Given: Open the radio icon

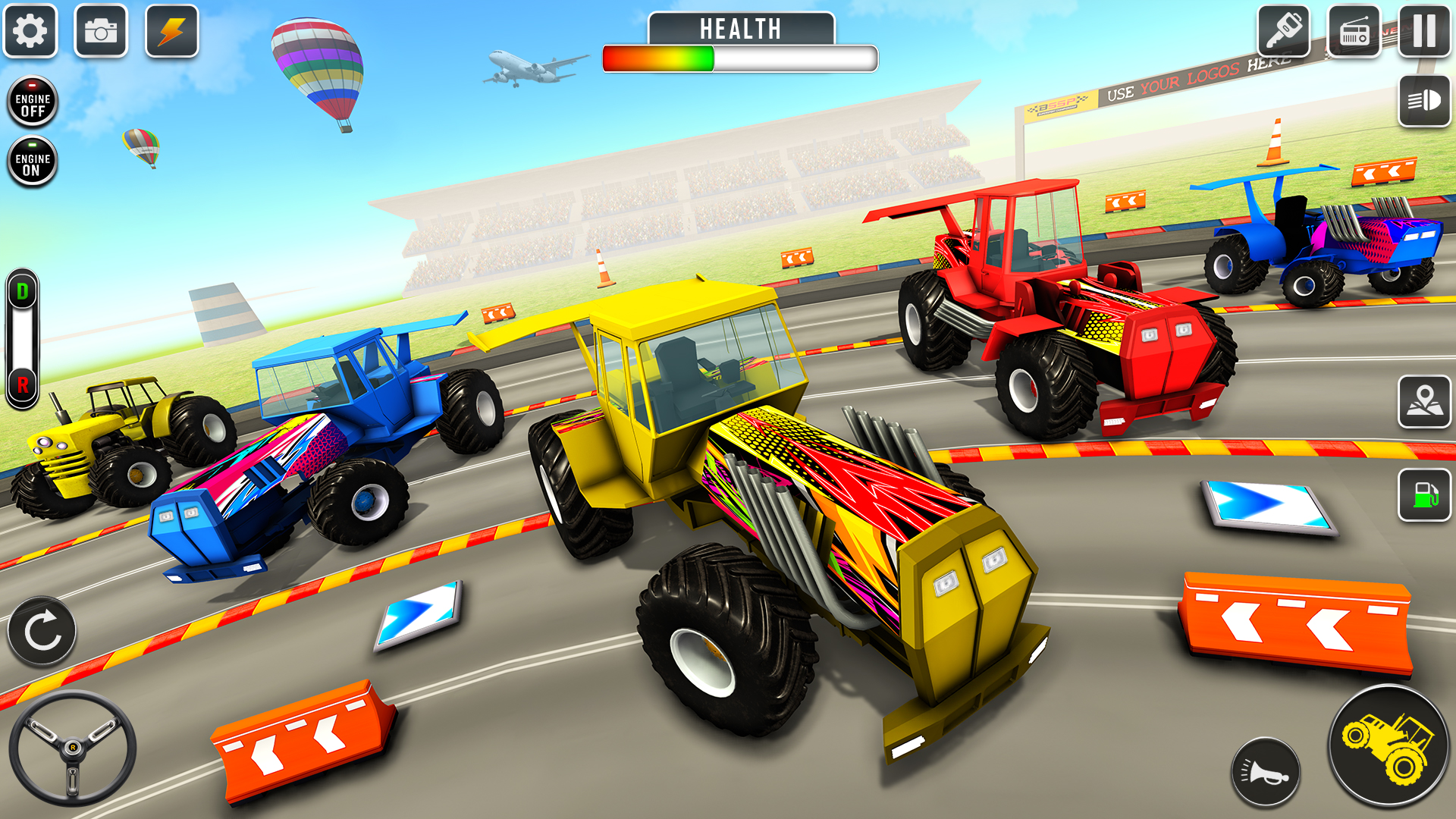Looking at the screenshot, I should 1354,32.
